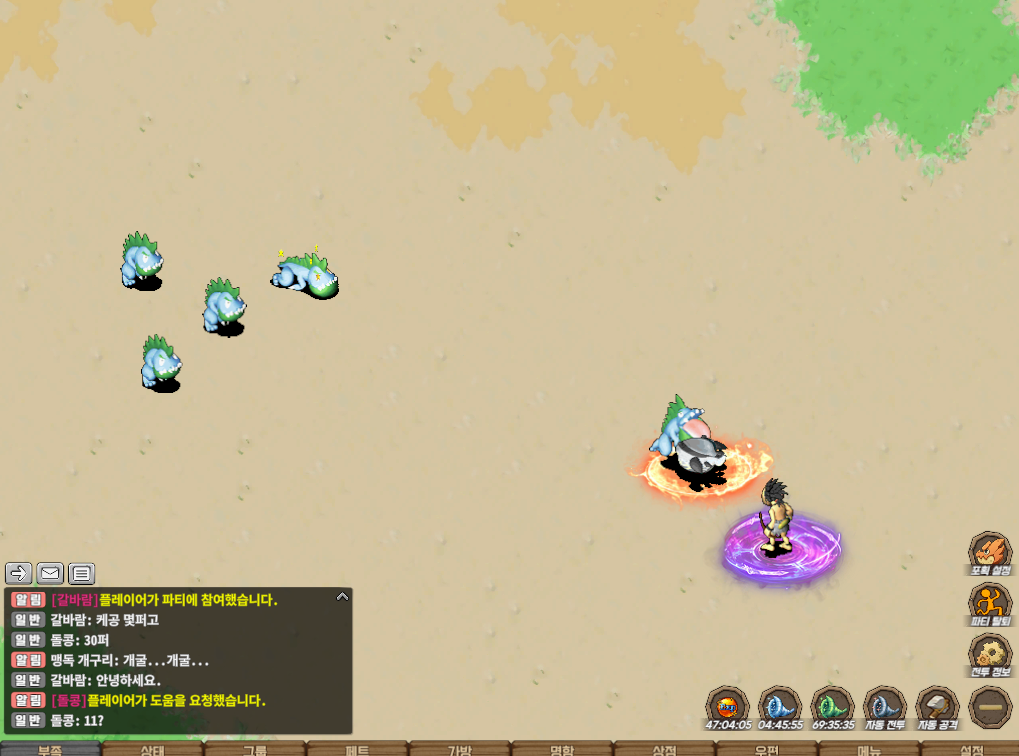The image size is (1019, 756).
Task: Open the 상점 shop tab
Action: [x=664, y=749]
